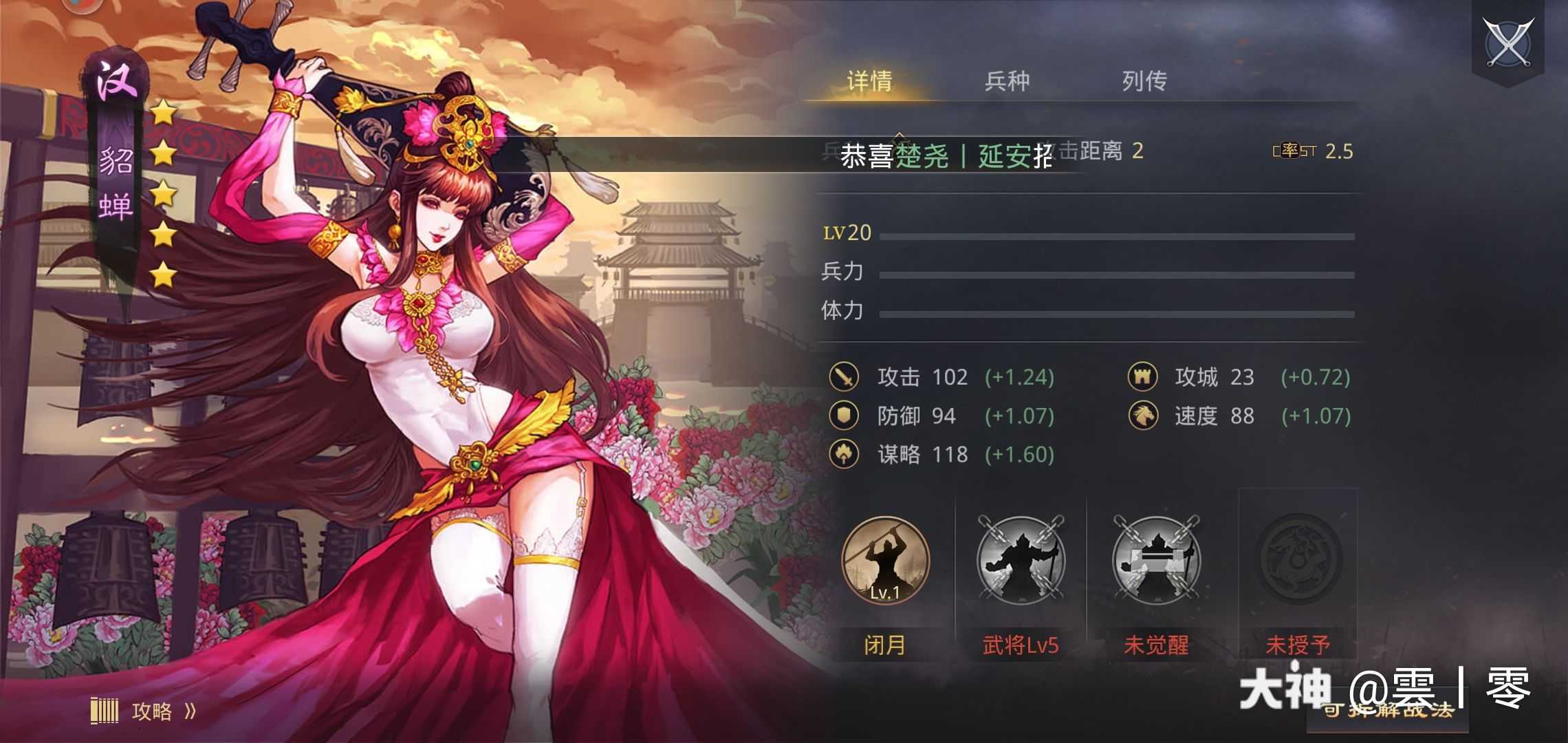
Task: Switch to the 兵种 tab
Action: [x=1010, y=81]
